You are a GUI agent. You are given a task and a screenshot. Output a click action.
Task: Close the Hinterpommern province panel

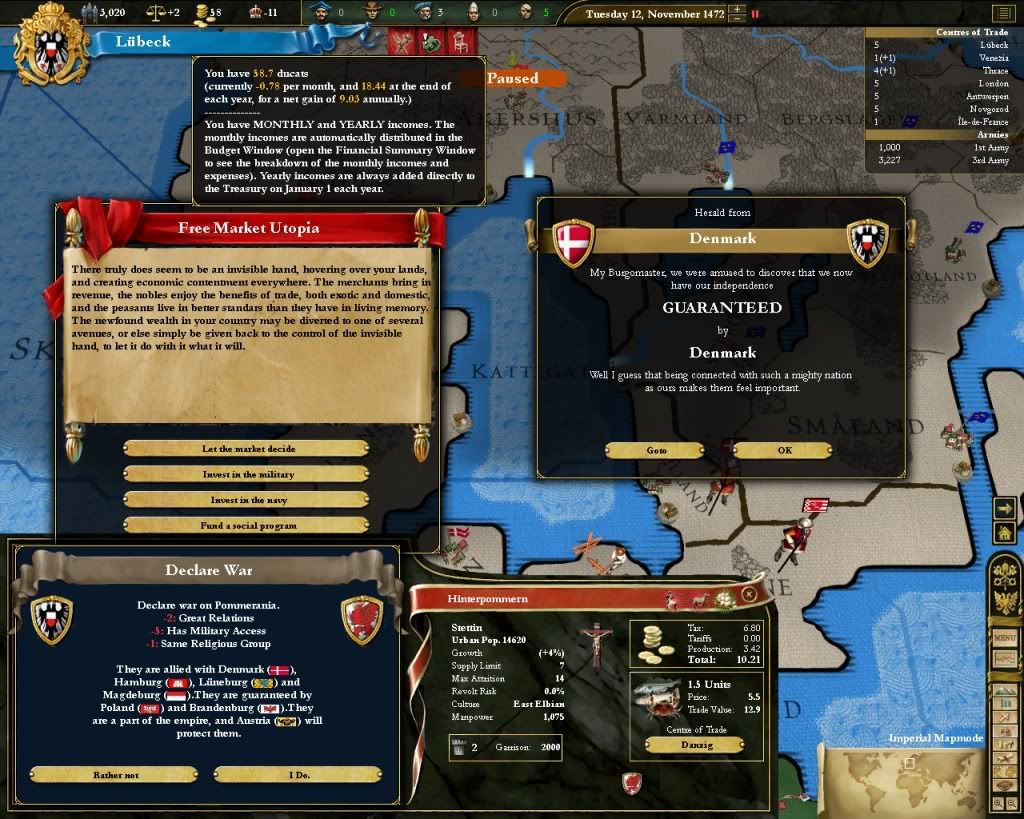pyautogui.click(x=749, y=594)
